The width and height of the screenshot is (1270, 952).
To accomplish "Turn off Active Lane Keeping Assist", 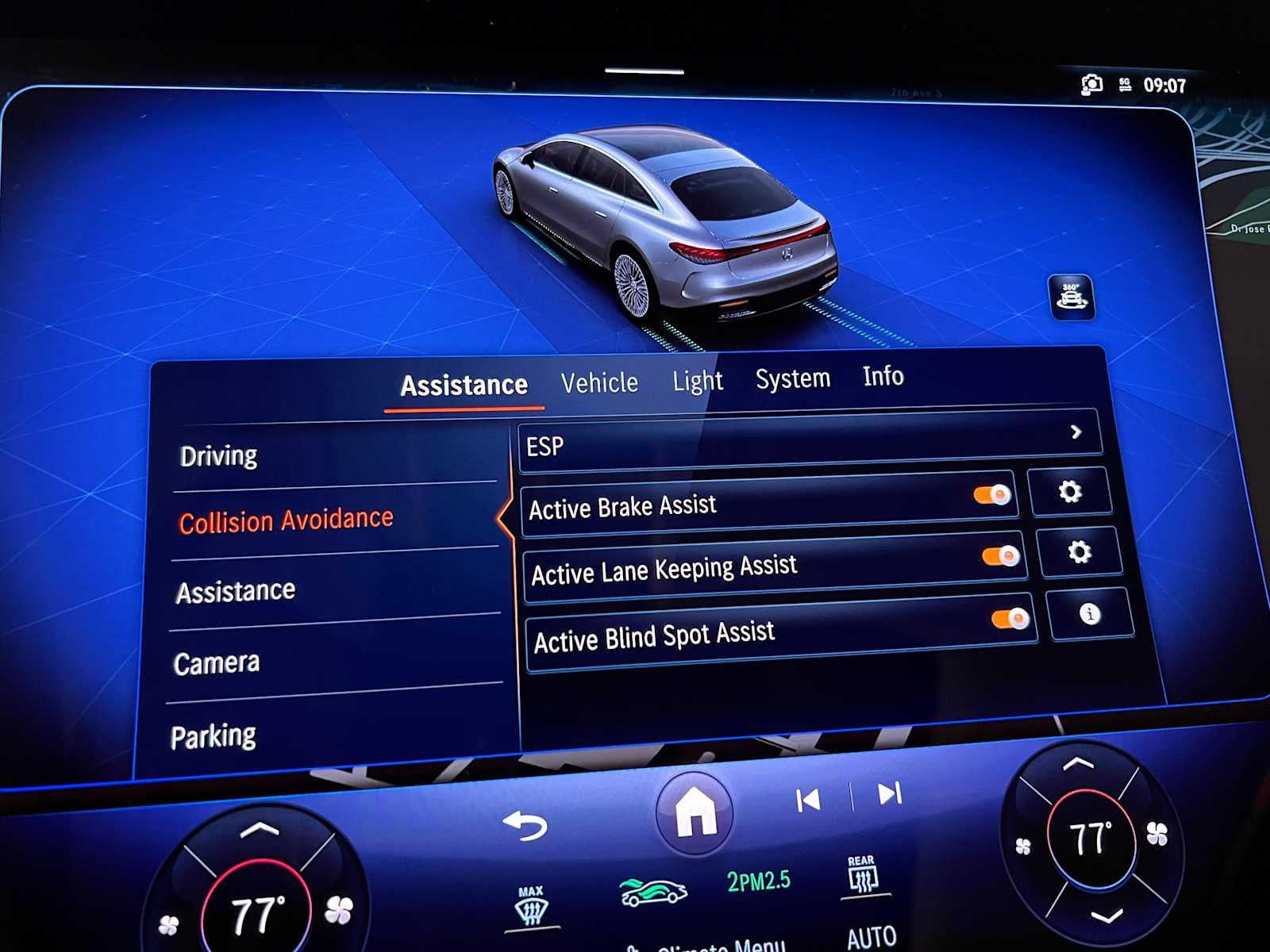I will 1000,555.
